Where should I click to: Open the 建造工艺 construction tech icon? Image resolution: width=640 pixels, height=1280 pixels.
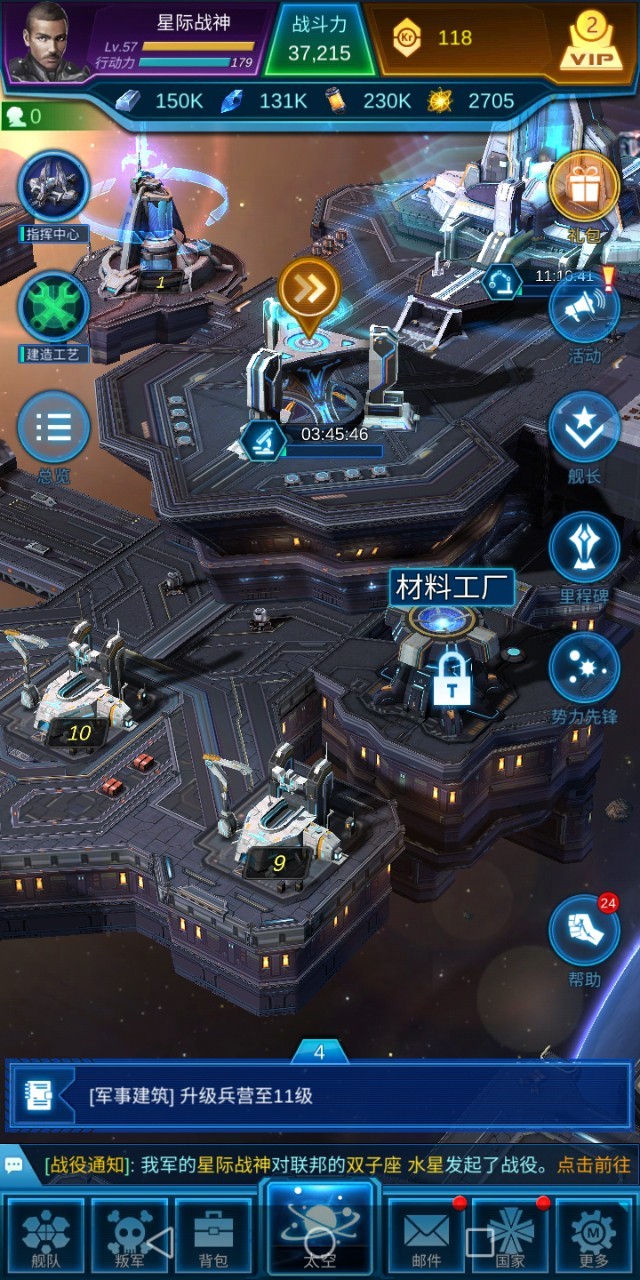coord(54,307)
